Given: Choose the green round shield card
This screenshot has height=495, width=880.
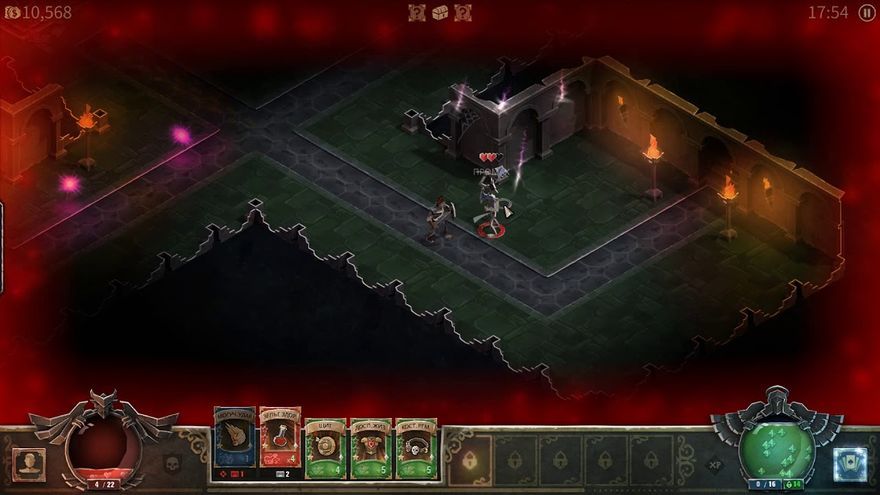Looking at the screenshot, I should pyautogui.click(x=325, y=446).
